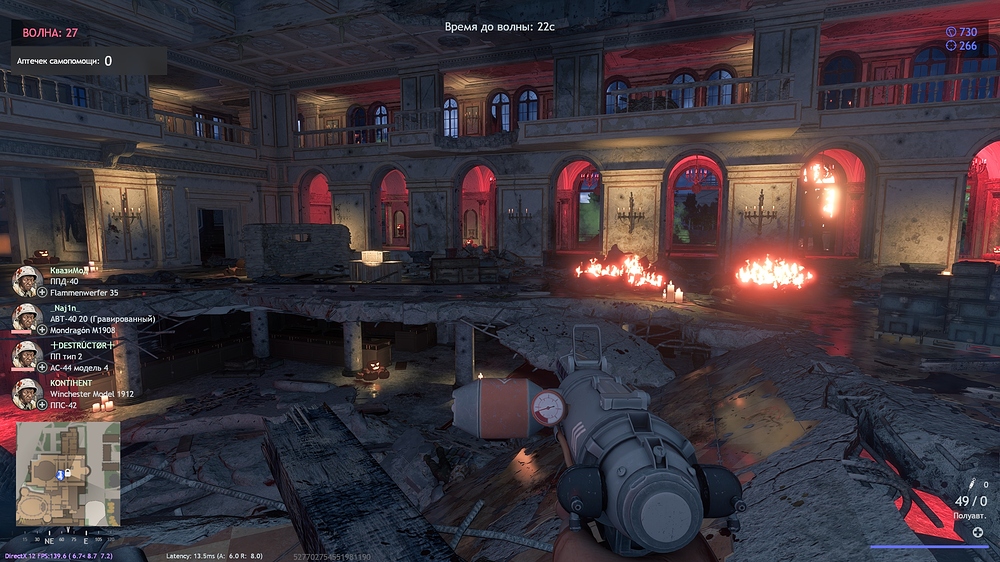Click the plus icon beside Flammenwerfer 35

coord(43,293)
